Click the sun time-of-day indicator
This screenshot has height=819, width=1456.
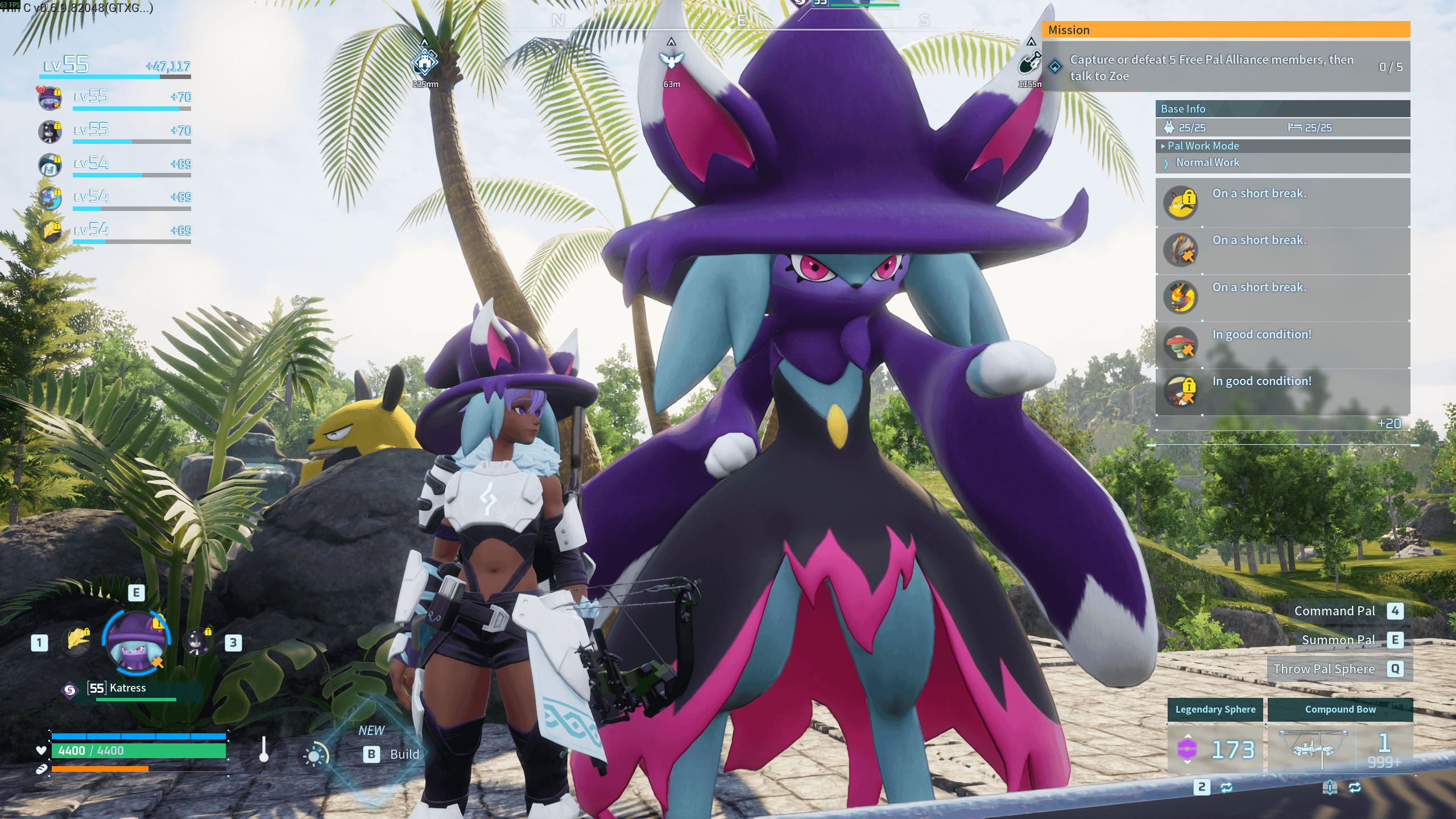315,755
